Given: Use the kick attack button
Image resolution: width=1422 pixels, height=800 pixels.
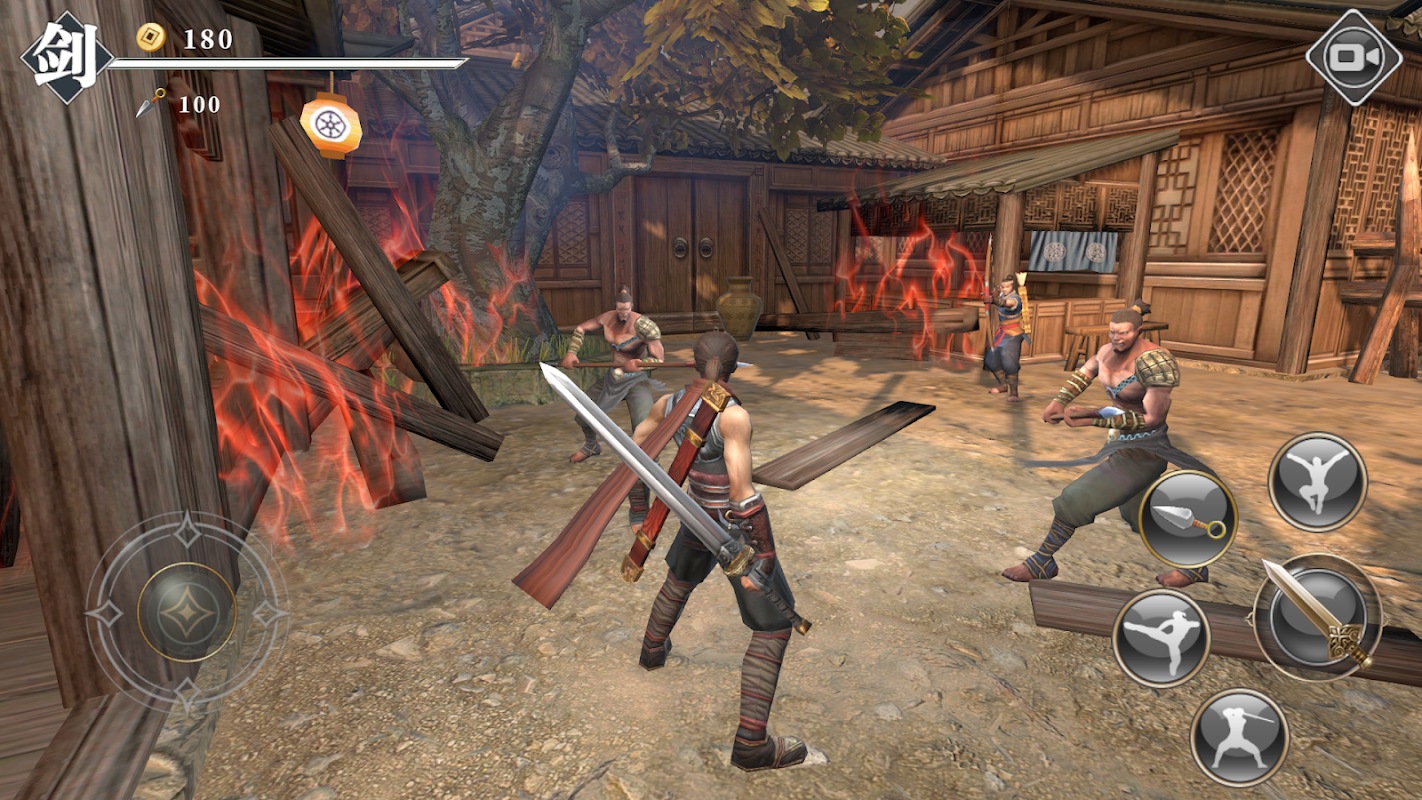Looking at the screenshot, I should tap(1161, 637).
